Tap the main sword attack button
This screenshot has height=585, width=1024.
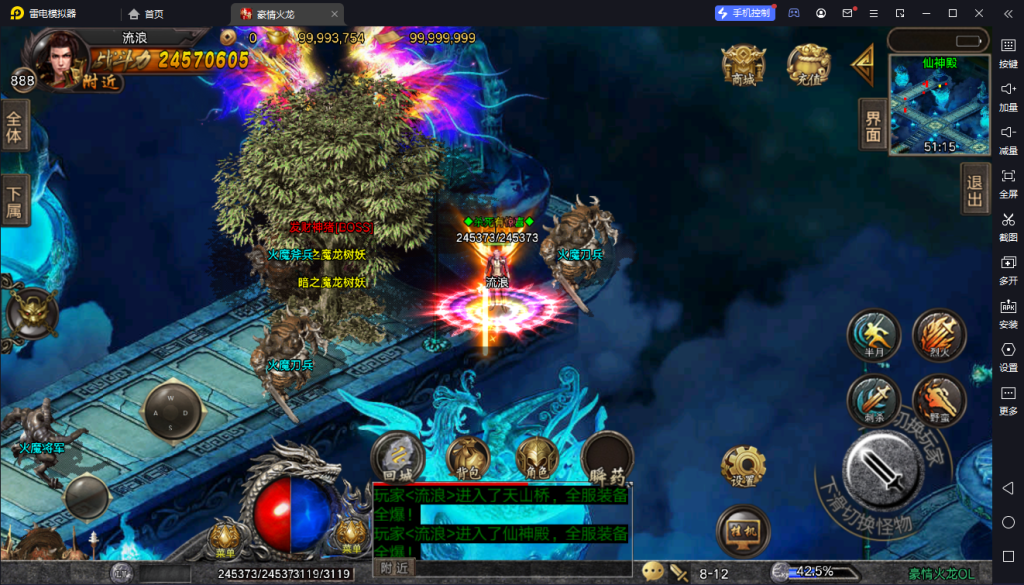[882, 468]
